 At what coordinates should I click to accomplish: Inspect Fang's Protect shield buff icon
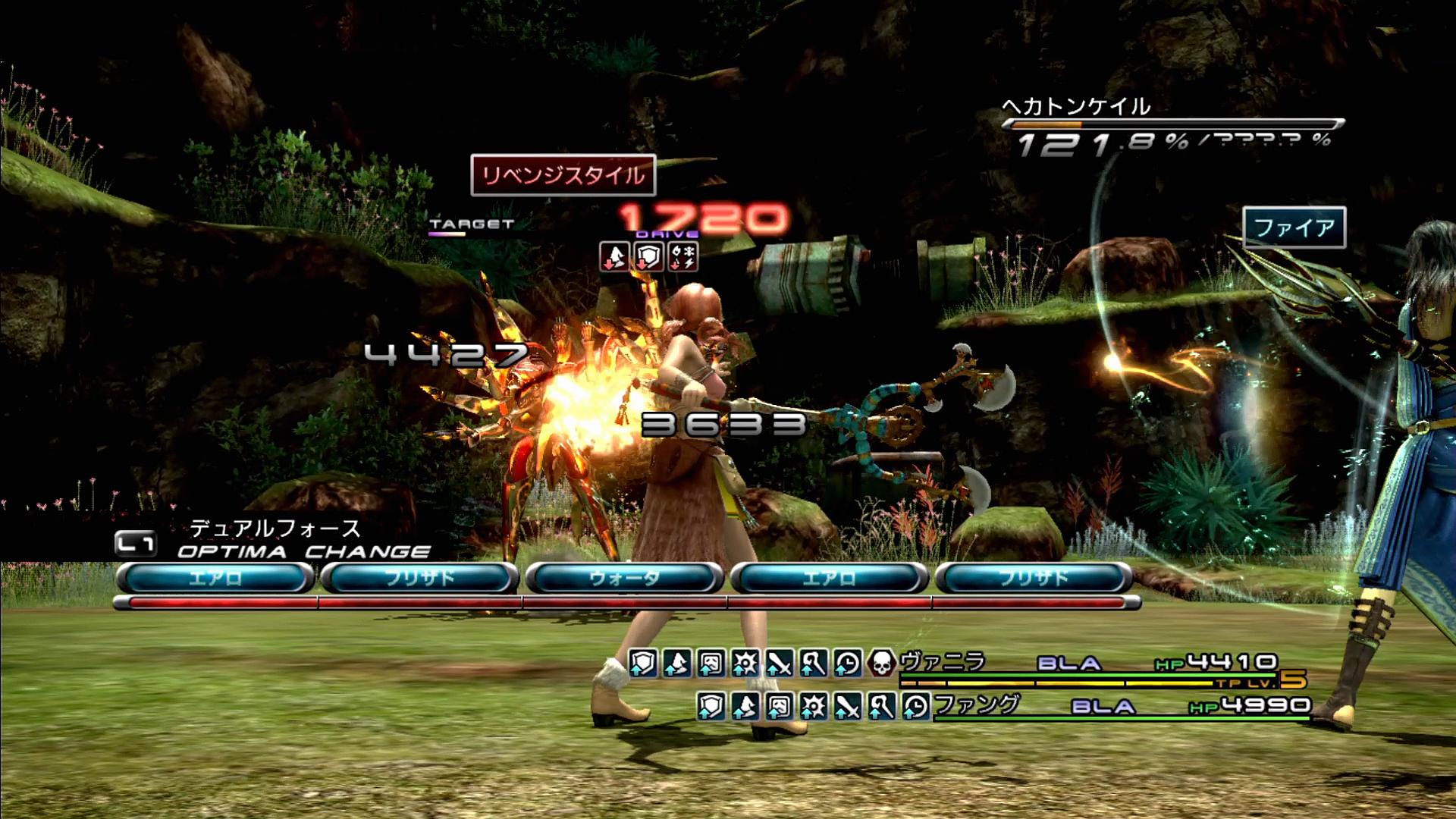pos(711,706)
